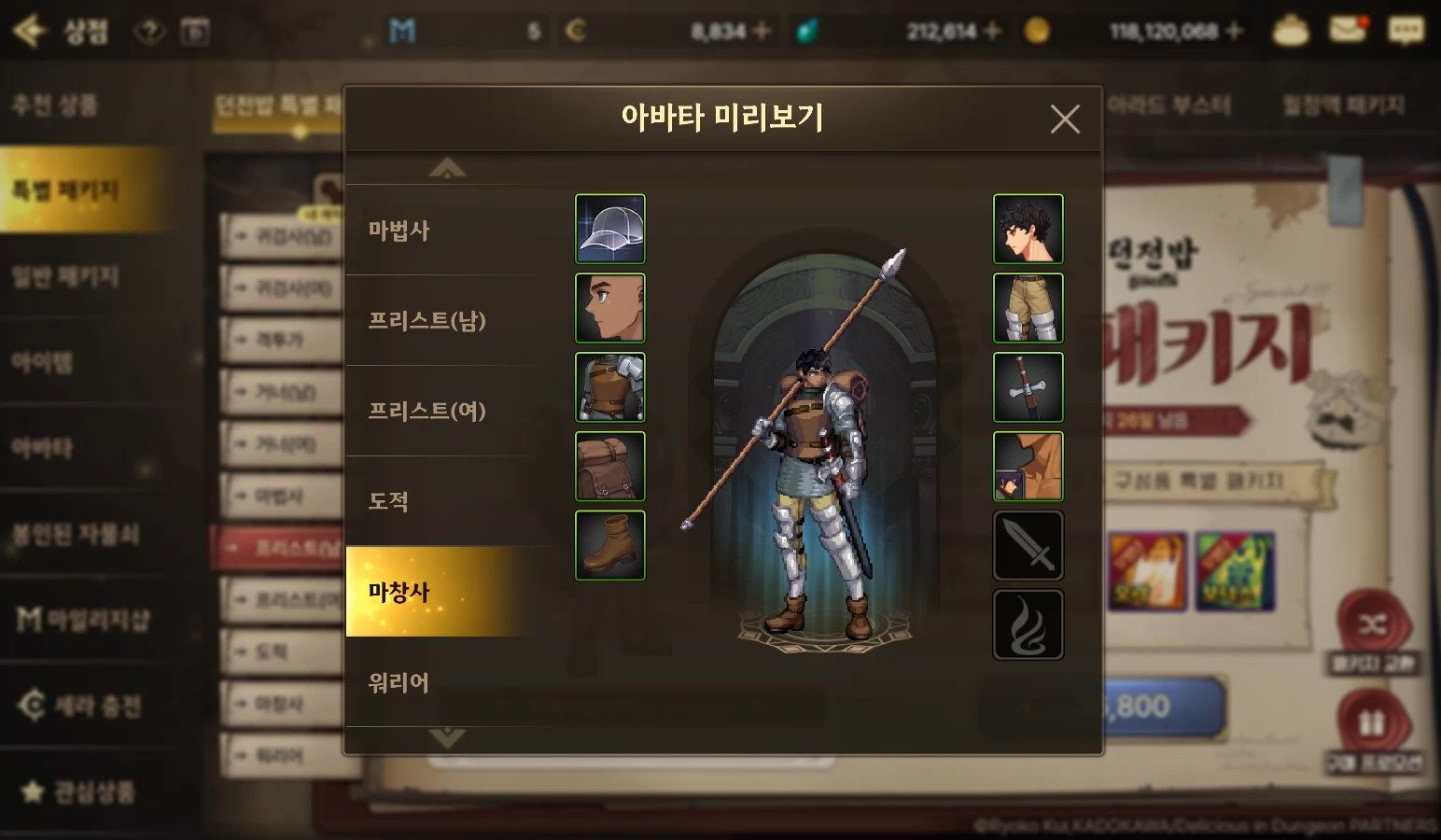
Task: Select the leather chest armor slot
Action: [x=610, y=387]
